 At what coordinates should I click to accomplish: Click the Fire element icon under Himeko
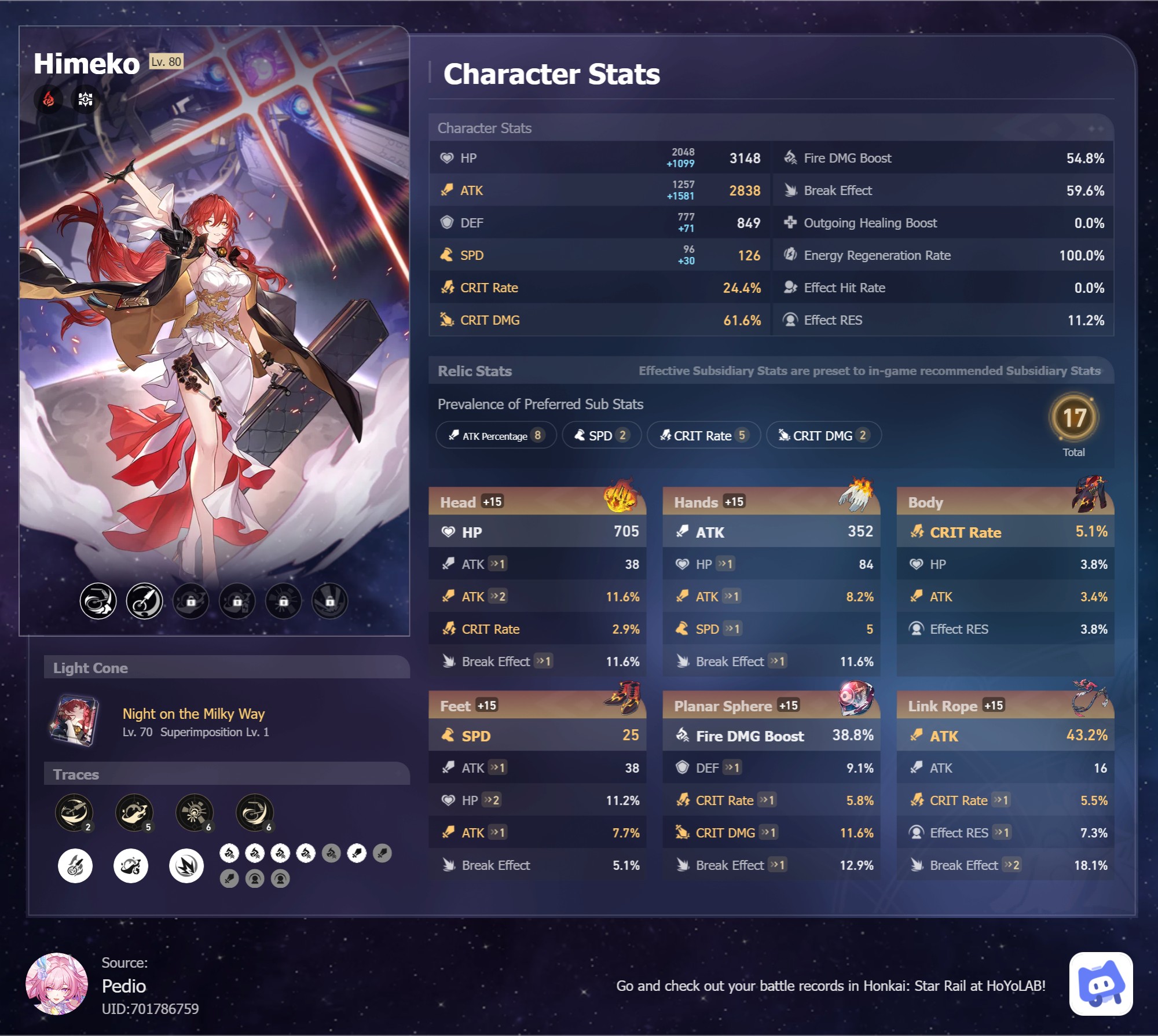click(x=49, y=100)
